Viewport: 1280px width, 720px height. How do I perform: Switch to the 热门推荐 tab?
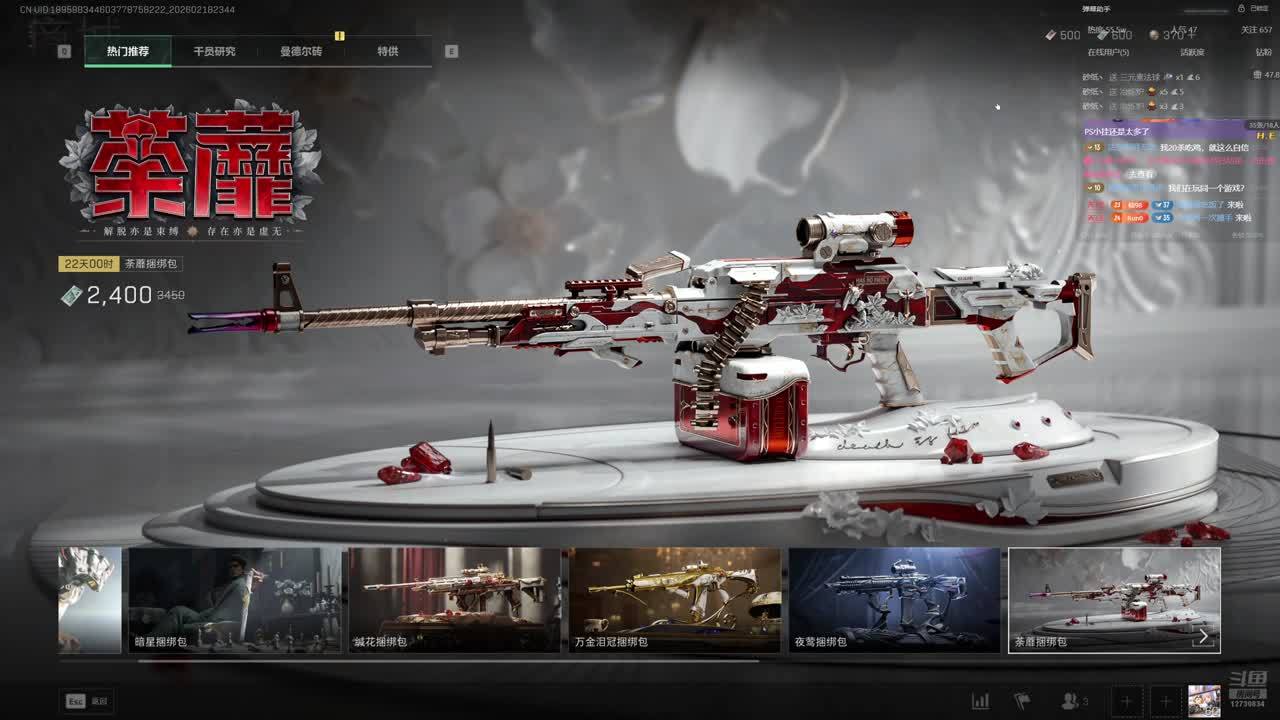coord(128,51)
